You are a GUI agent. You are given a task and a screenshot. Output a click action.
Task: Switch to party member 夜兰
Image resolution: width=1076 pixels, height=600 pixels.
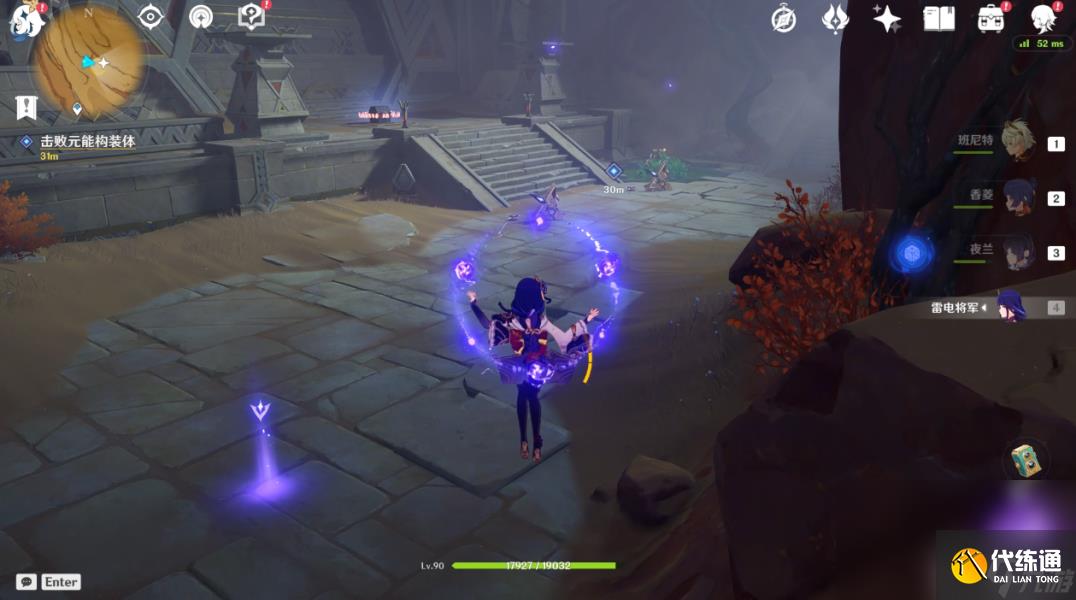click(x=1017, y=251)
